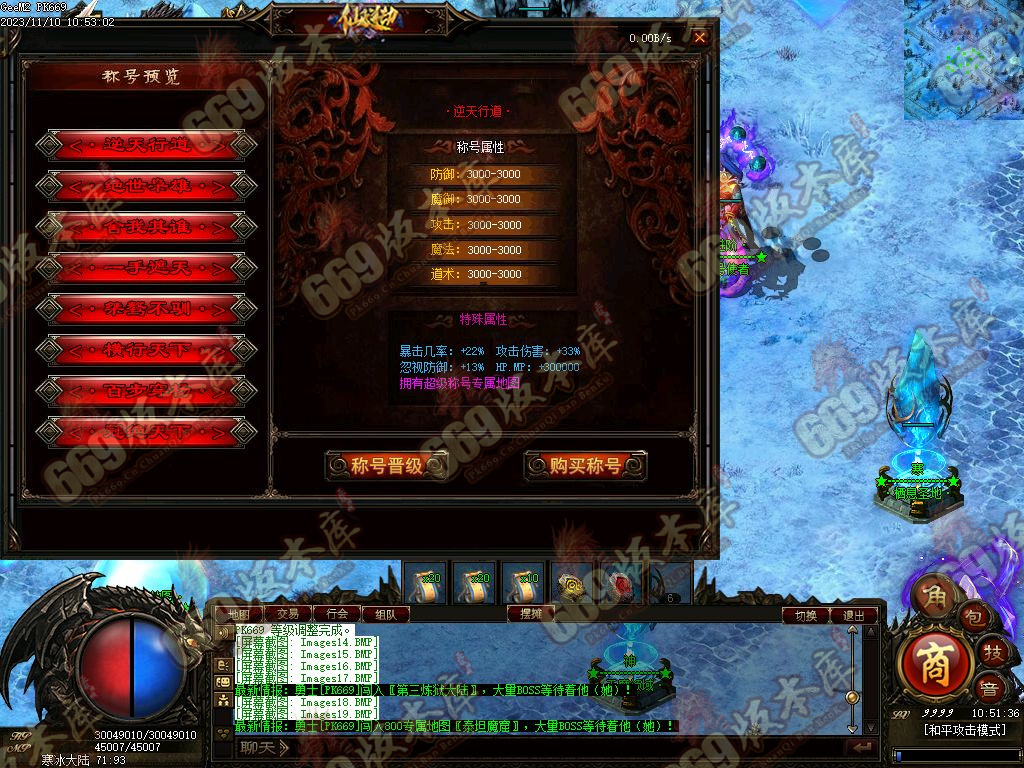Image resolution: width=1024 pixels, height=768 pixels.
Task: Pick the 一手遮天 title
Action: 146,268
